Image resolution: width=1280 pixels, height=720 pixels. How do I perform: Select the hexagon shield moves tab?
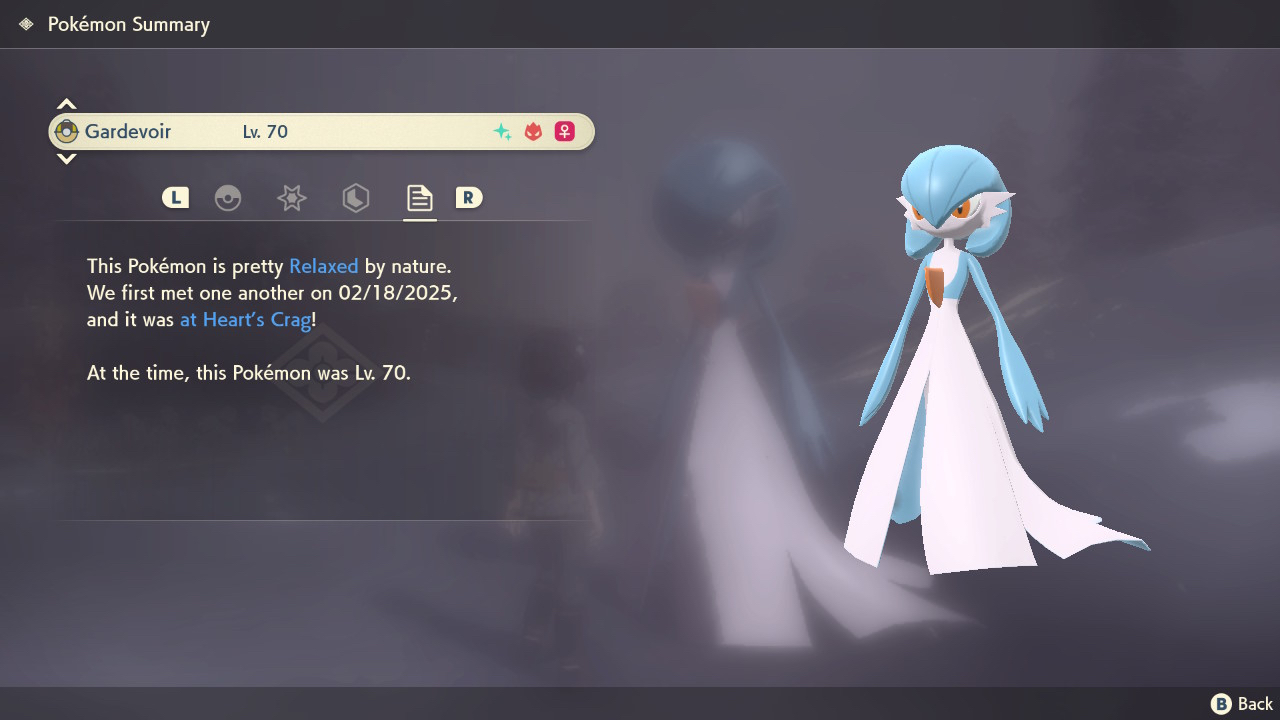click(355, 198)
